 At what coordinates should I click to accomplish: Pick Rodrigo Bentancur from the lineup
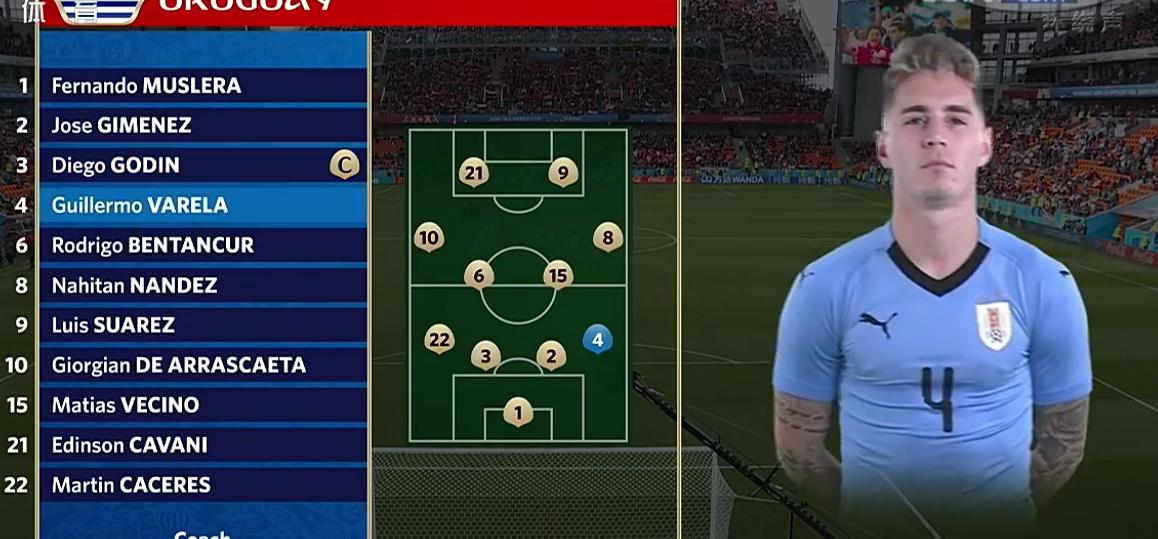pos(153,246)
